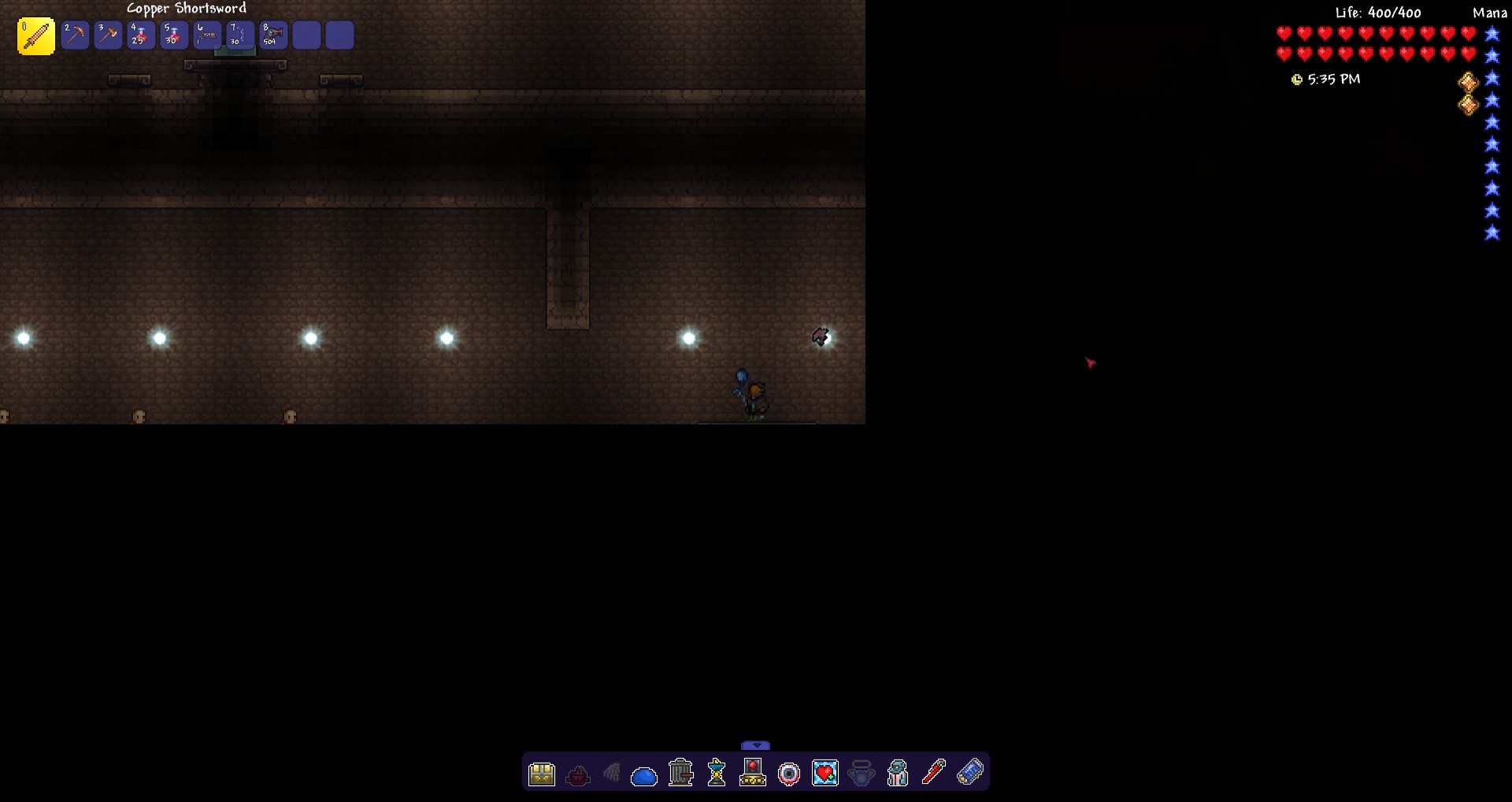Click the red security camera icon
1512x802 pixels.
click(754, 773)
